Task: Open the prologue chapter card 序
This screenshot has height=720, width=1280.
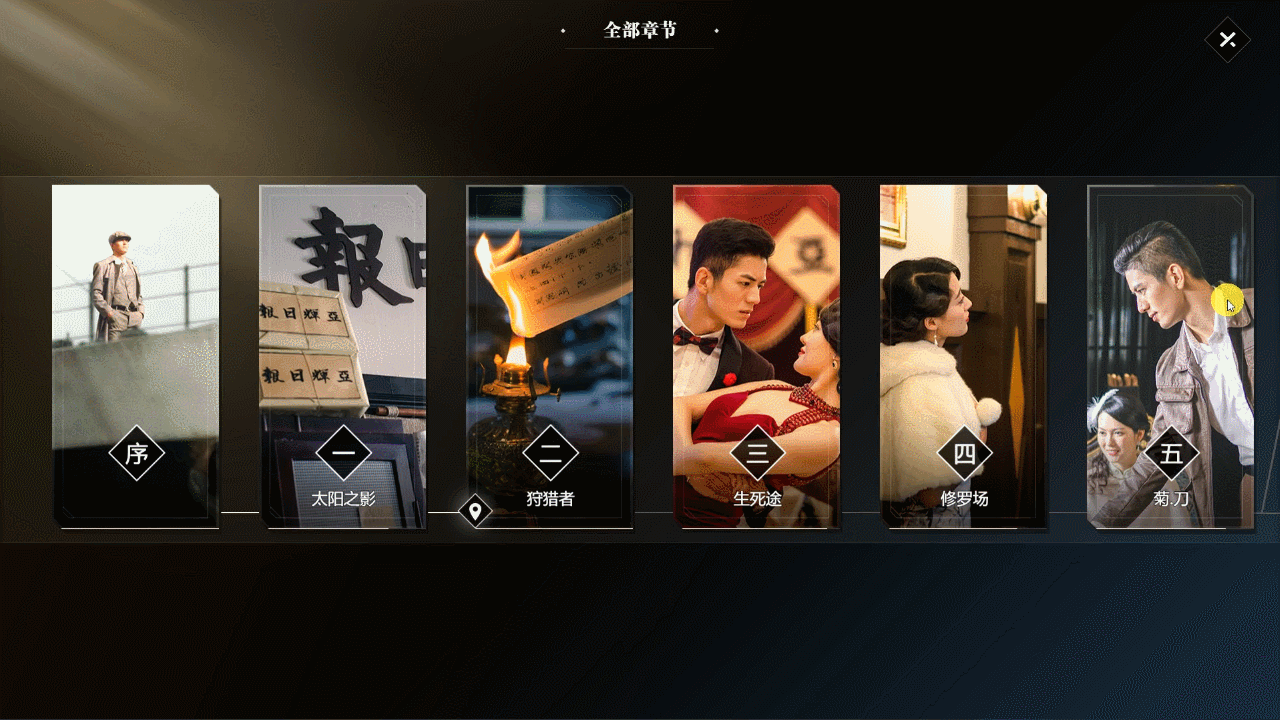Action: pyautogui.click(x=136, y=355)
